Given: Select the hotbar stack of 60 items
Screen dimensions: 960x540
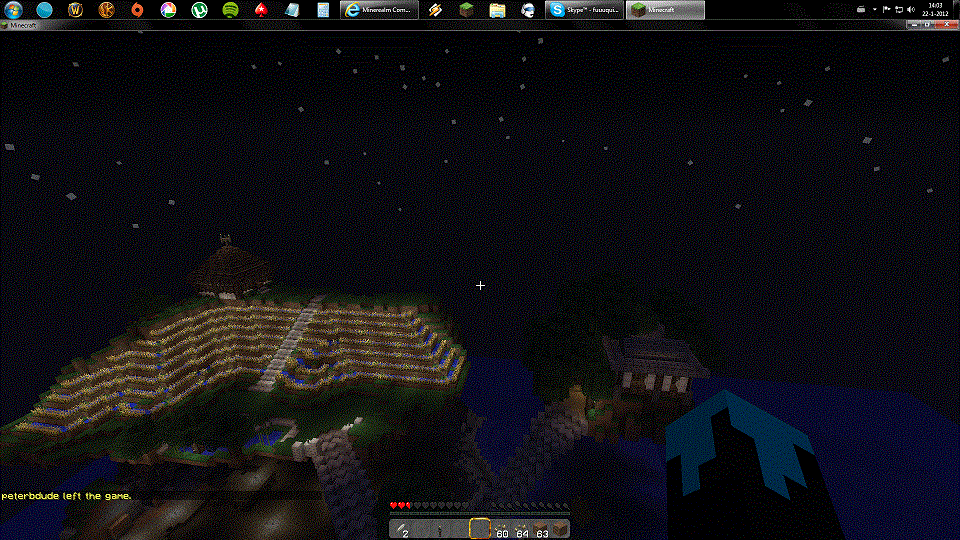Looking at the screenshot, I should pos(499,529).
